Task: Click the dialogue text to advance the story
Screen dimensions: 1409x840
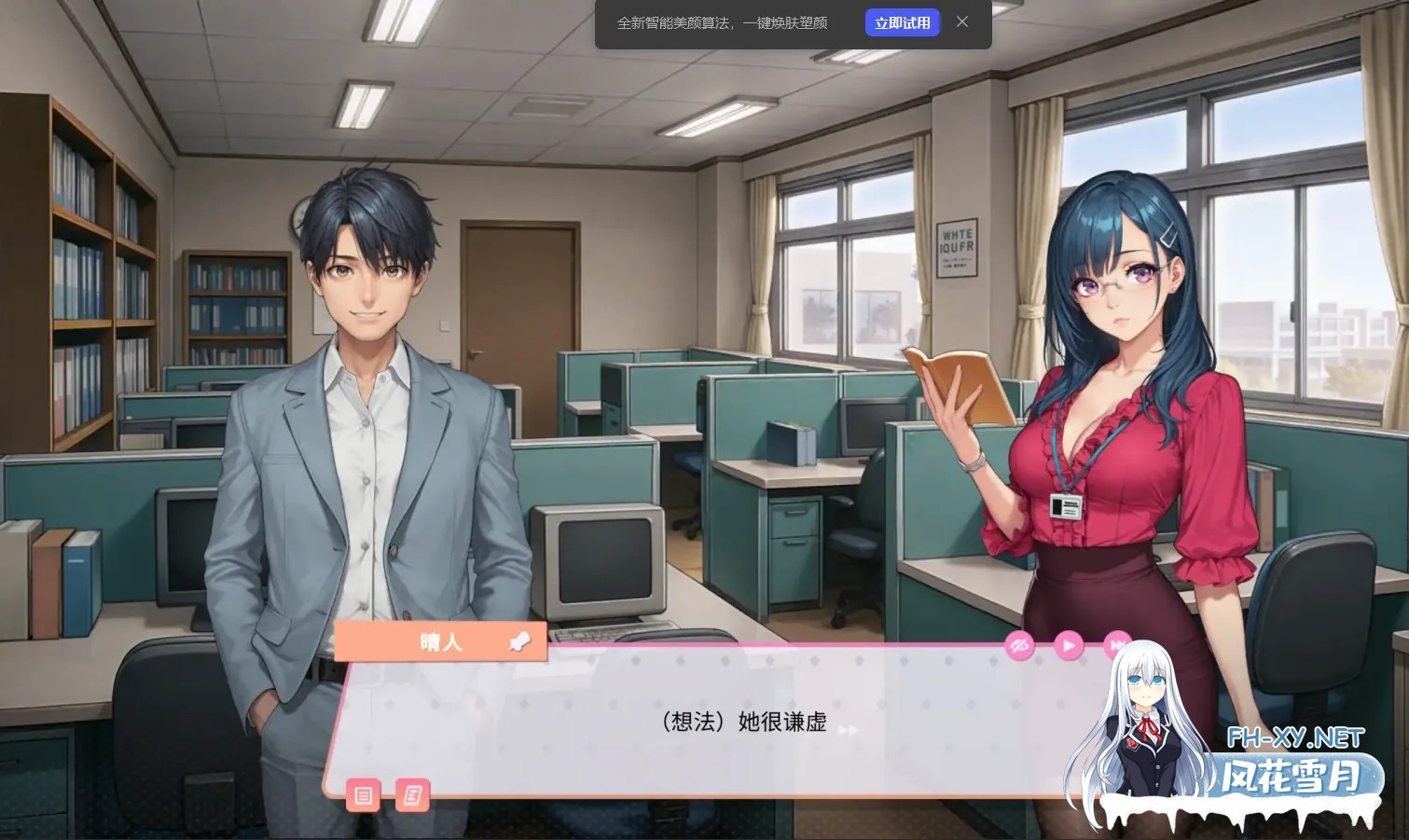Action: (741, 723)
